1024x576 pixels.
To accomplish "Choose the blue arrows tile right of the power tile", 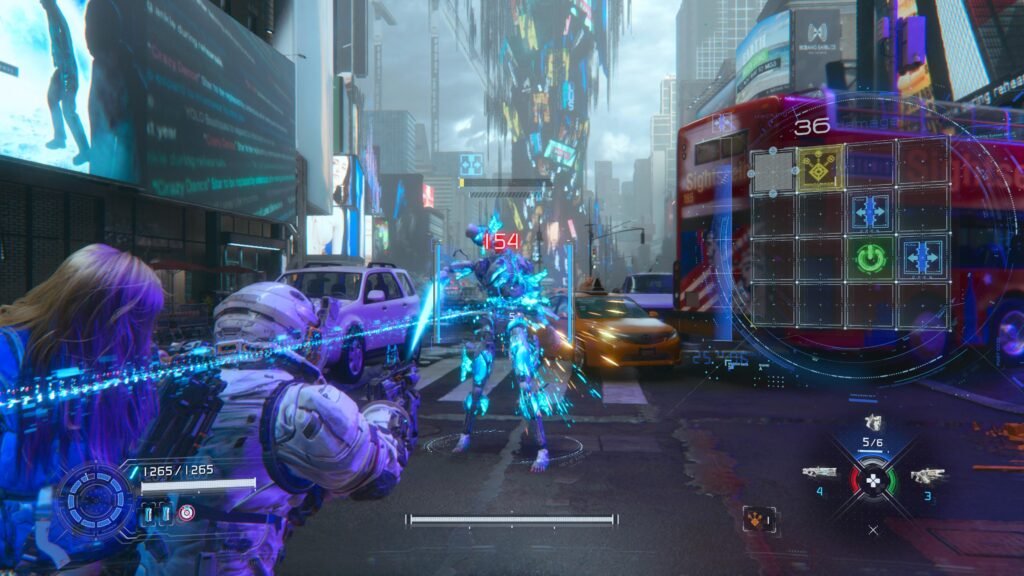I will 921,258.
